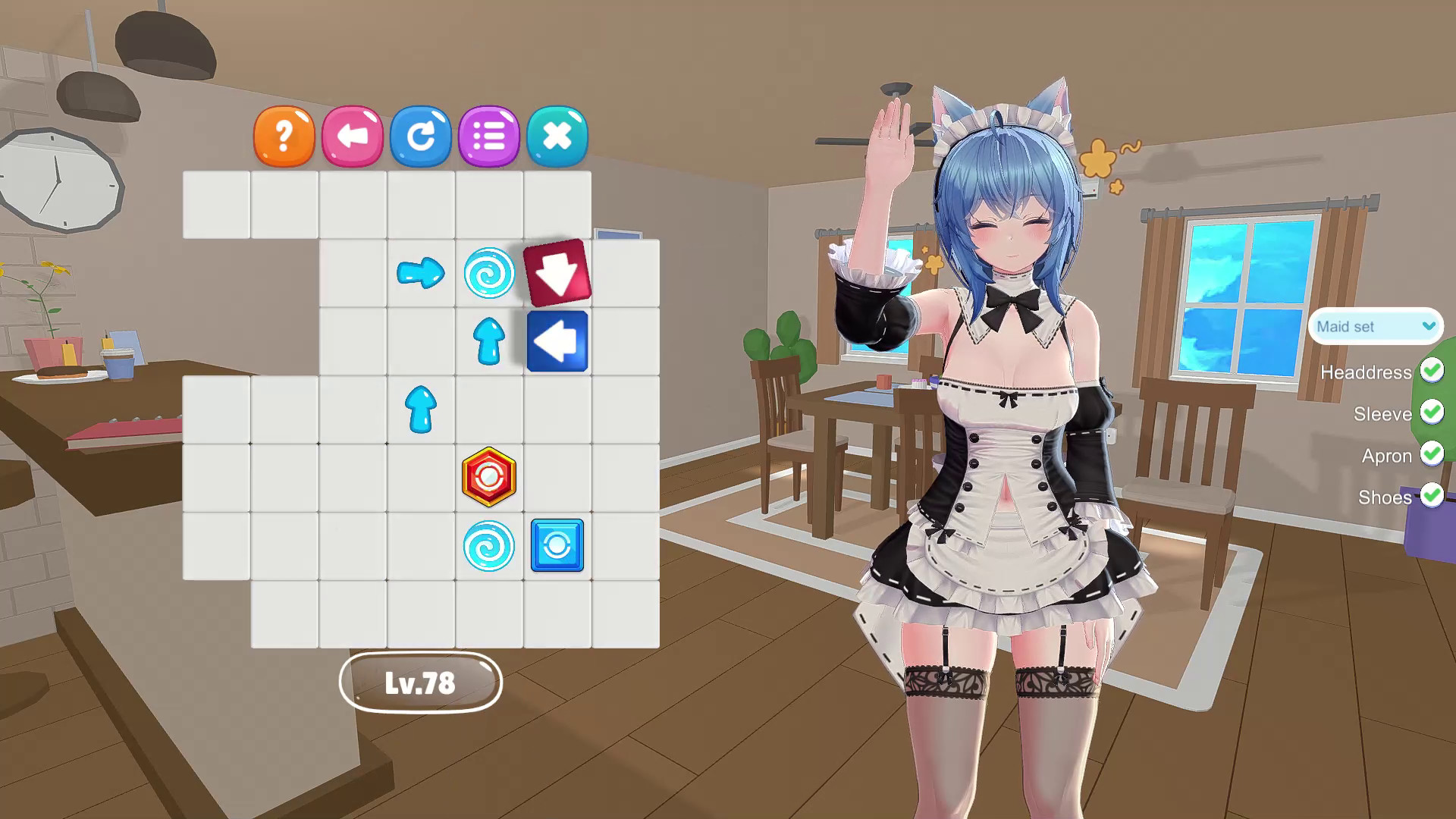This screenshot has width=1456, height=819.
Task: Select the blue left-arrow block on the grid
Action: pos(557,341)
